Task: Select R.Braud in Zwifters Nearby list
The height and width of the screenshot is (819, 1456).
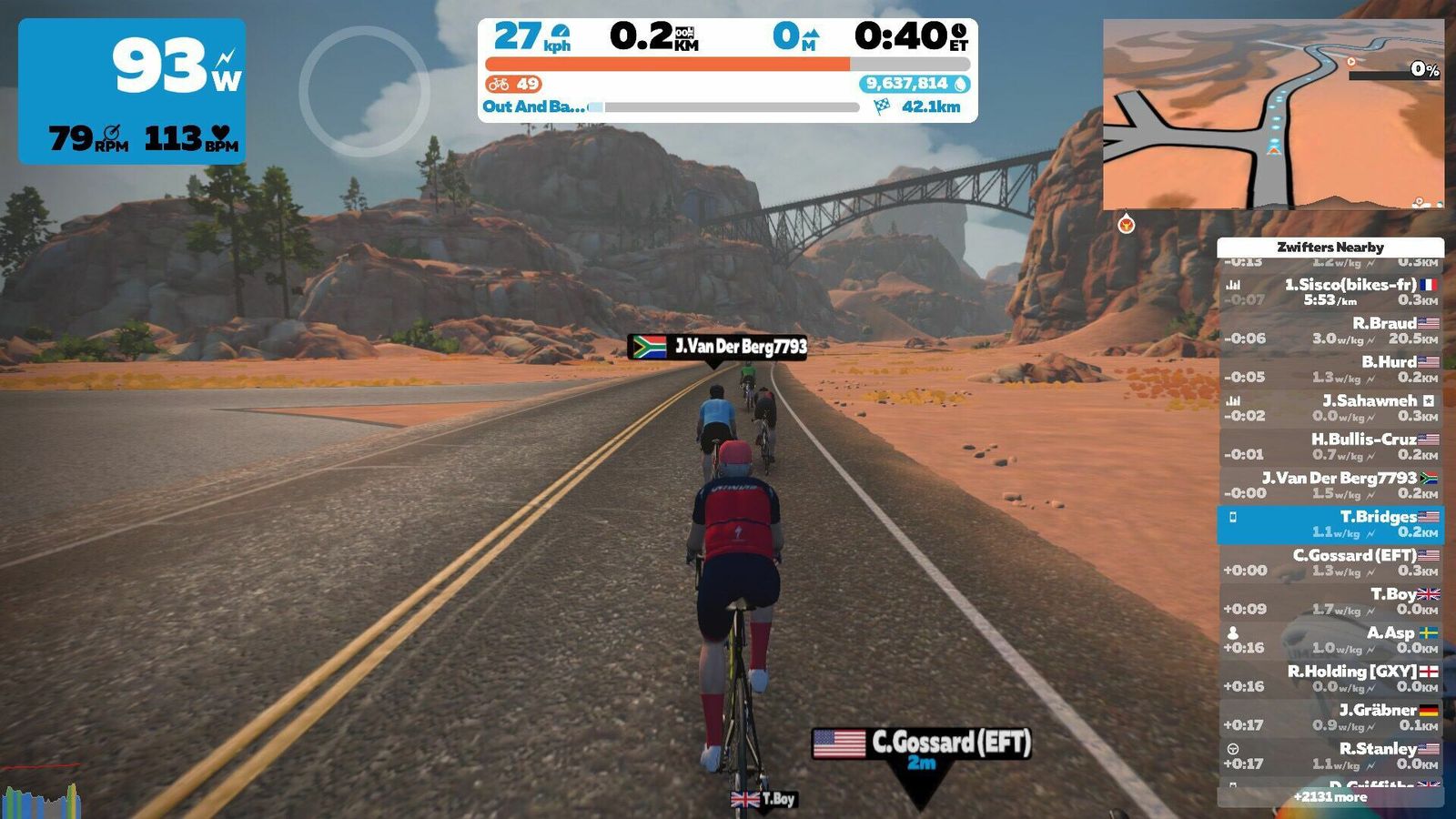Action: (x=1330, y=330)
